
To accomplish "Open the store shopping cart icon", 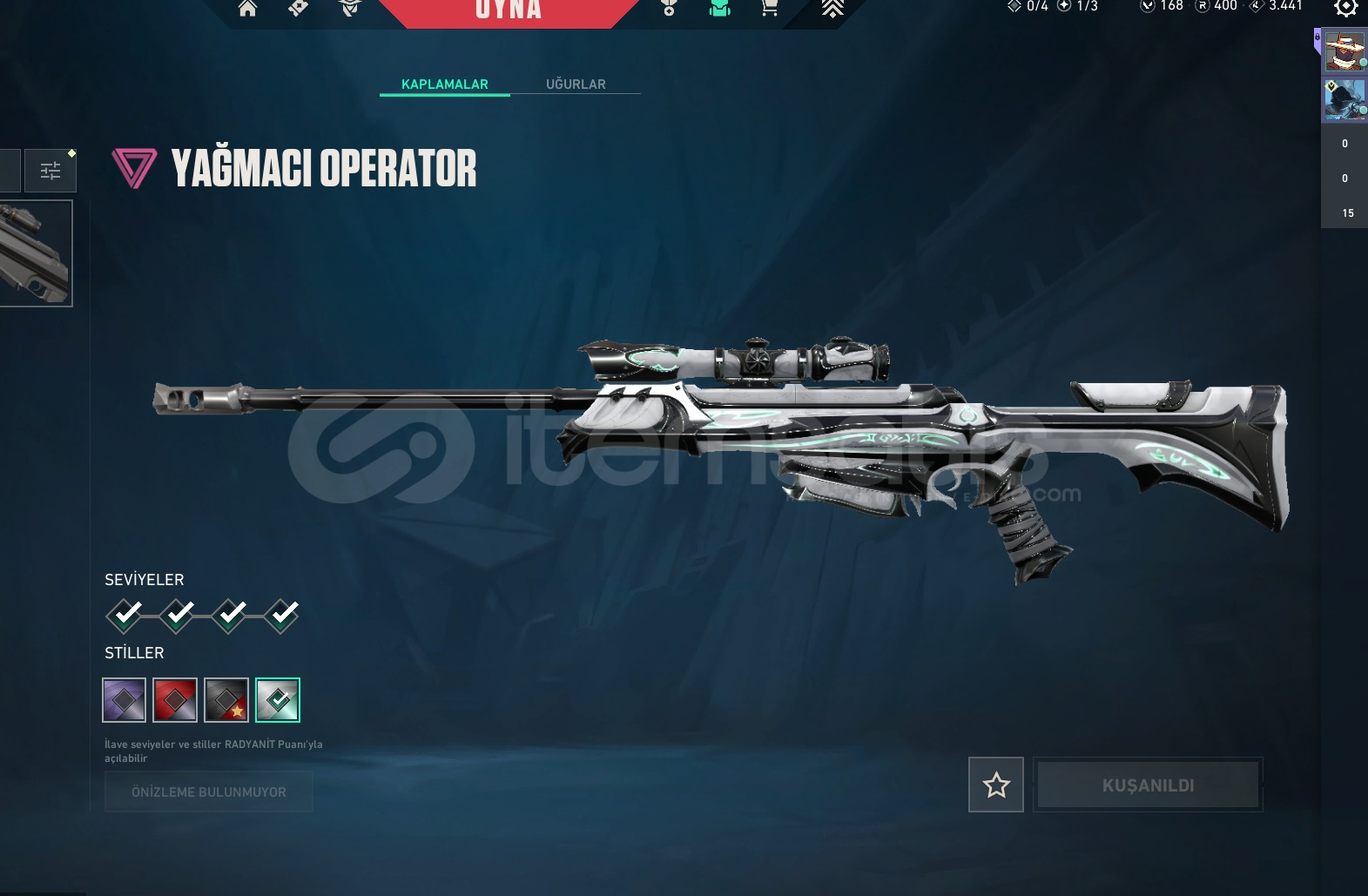I will 769,8.
